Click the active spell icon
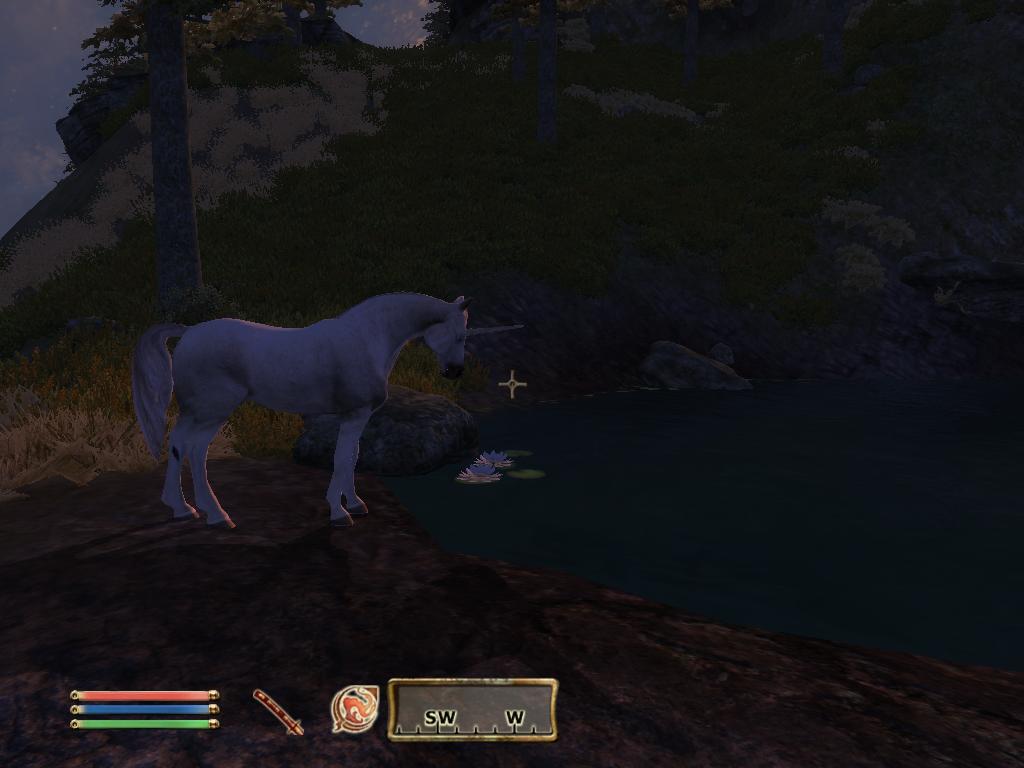1024x768 pixels. tap(355, 709)
